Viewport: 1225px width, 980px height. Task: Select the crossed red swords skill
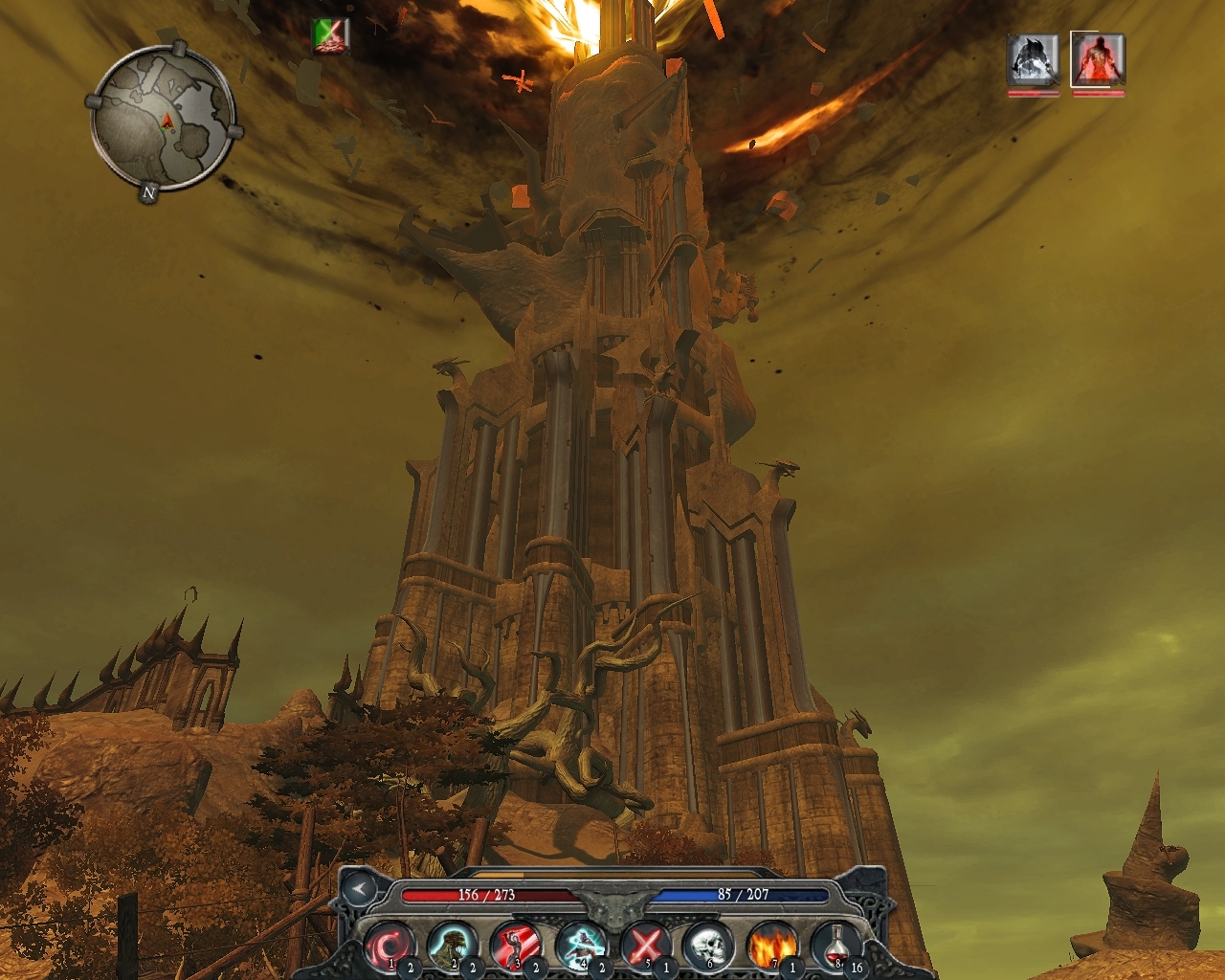click(643, 946)
